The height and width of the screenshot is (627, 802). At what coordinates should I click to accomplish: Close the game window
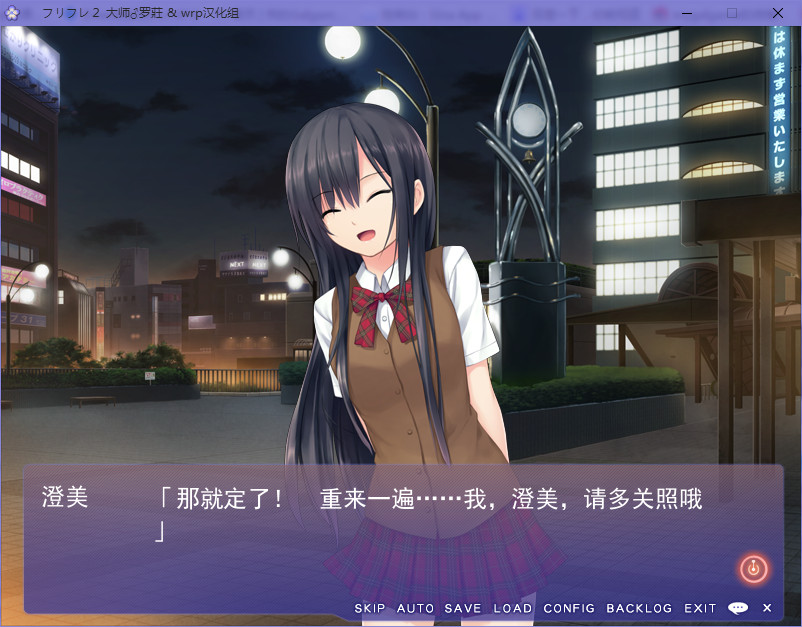(778, 13)
